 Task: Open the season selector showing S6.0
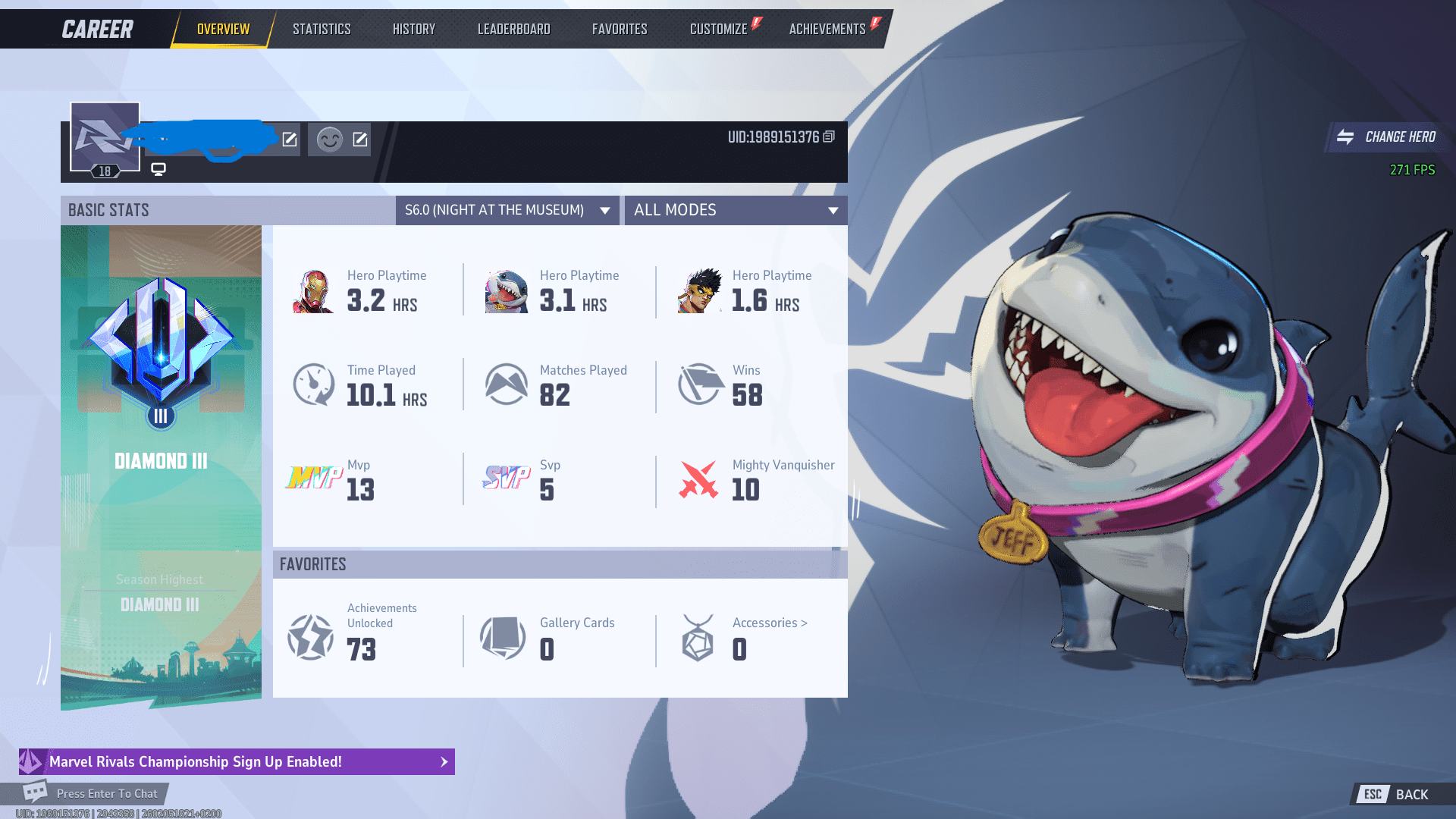click(x=507, y=210)
